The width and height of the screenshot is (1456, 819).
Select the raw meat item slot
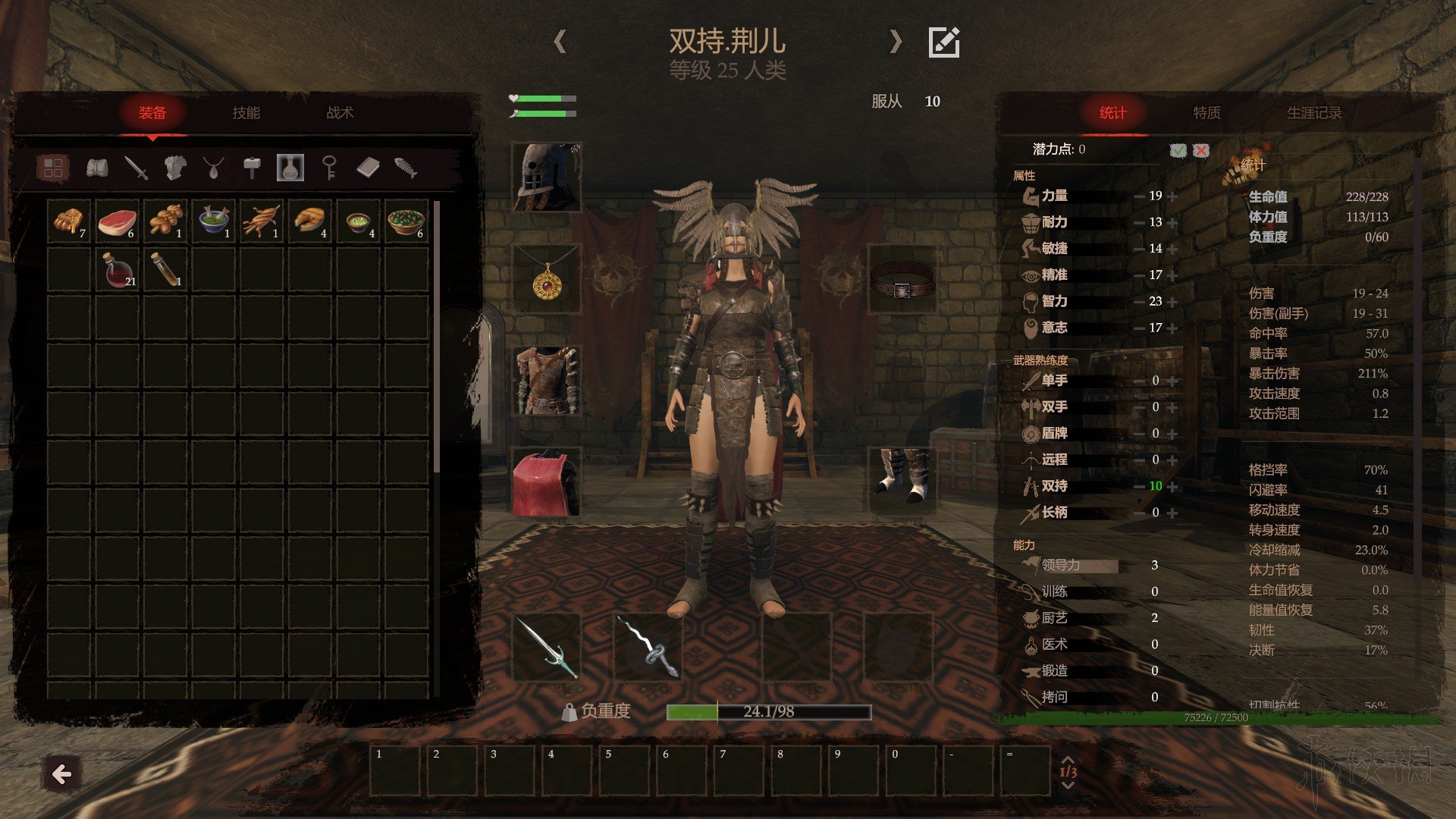coord(118,221)
